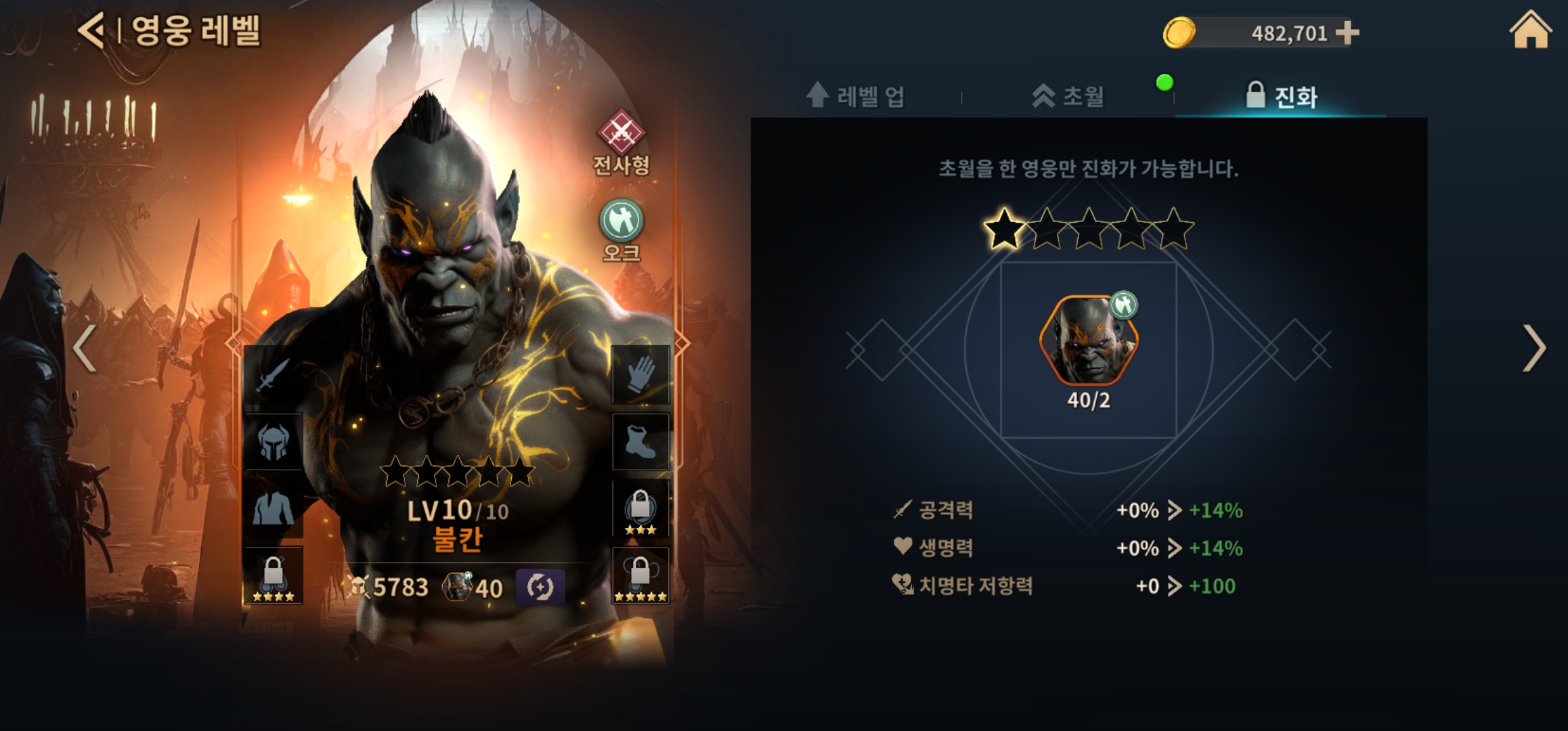Viewport: 1568px width, 731px height.
Task: View the 전사형 class icon
Action: (x=621, y=133)
